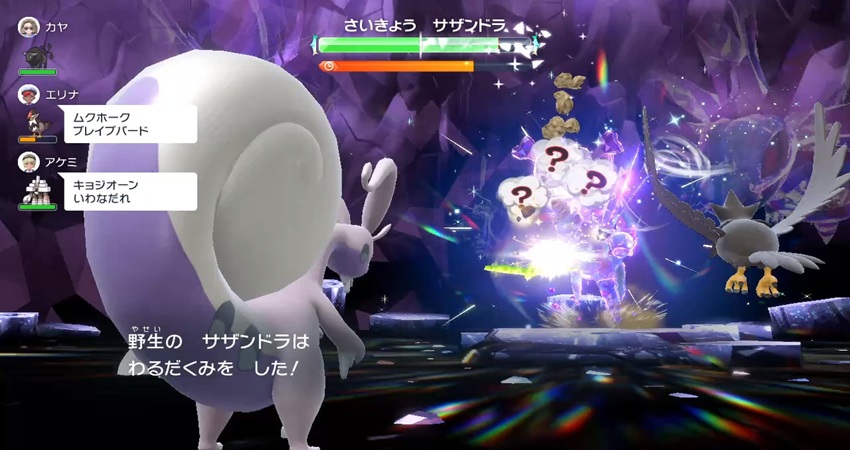Select アケミ's Garganacl party icon
Viewport: 850px width, 450px height.
[x=37, y=190]
